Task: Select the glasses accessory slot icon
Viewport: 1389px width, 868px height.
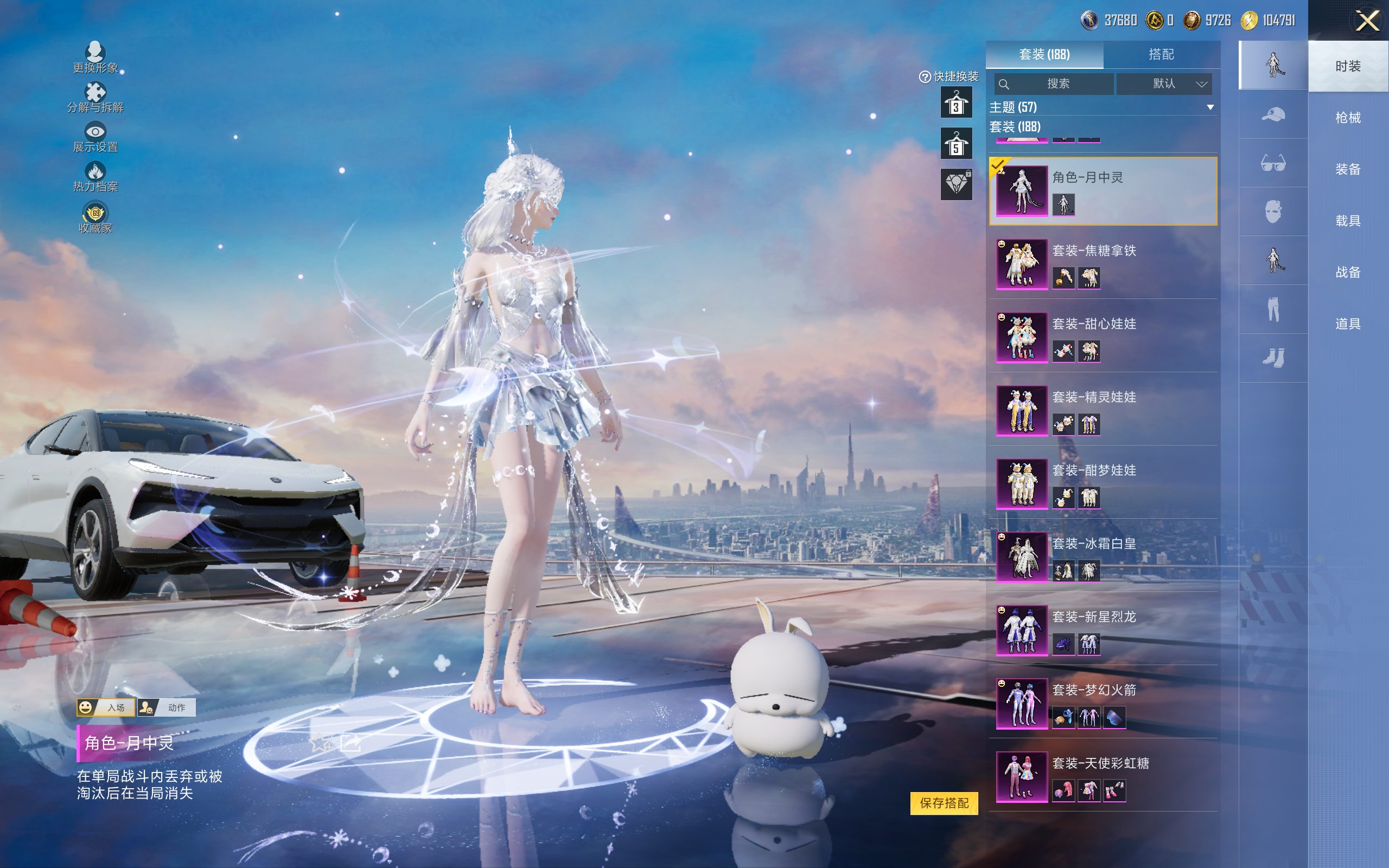Action: [x=1272, y=163]
